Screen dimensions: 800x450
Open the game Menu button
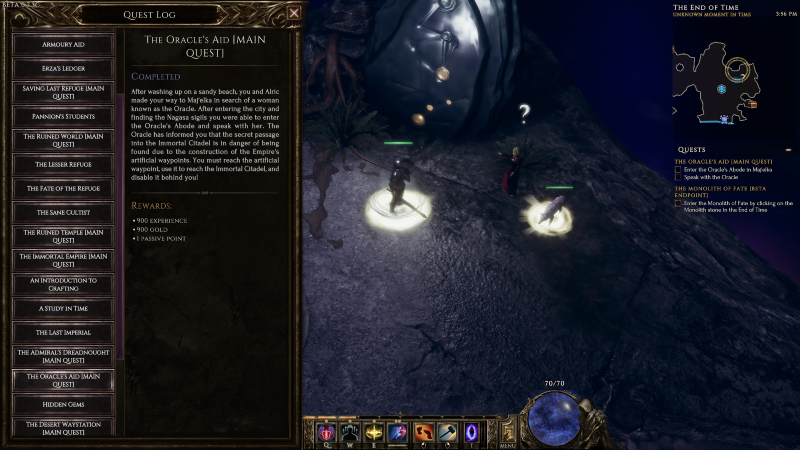pyautogui.click(x=508, y=432)
